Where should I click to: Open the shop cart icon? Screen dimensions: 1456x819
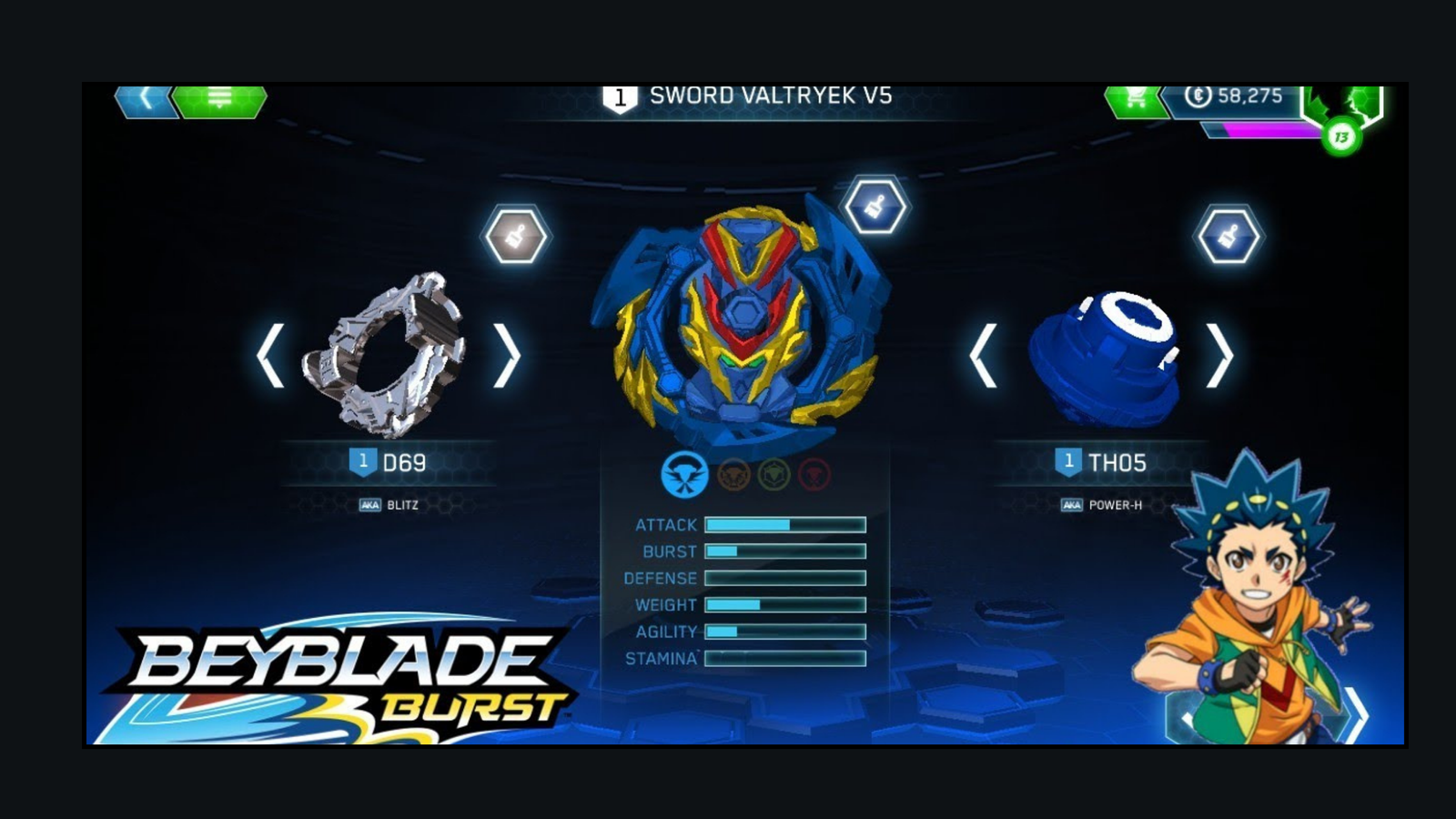point(1133,101)
